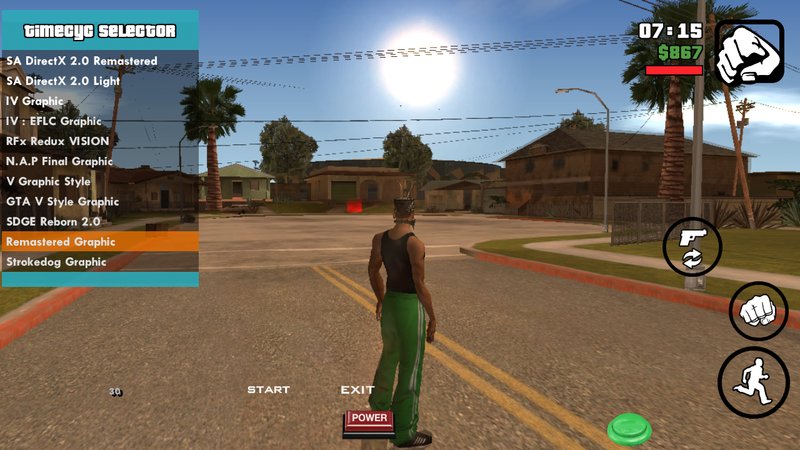Screen dimensions: 800x450
Task: Pick V Graphic Style entry
Action: click(x=48, y=181)
